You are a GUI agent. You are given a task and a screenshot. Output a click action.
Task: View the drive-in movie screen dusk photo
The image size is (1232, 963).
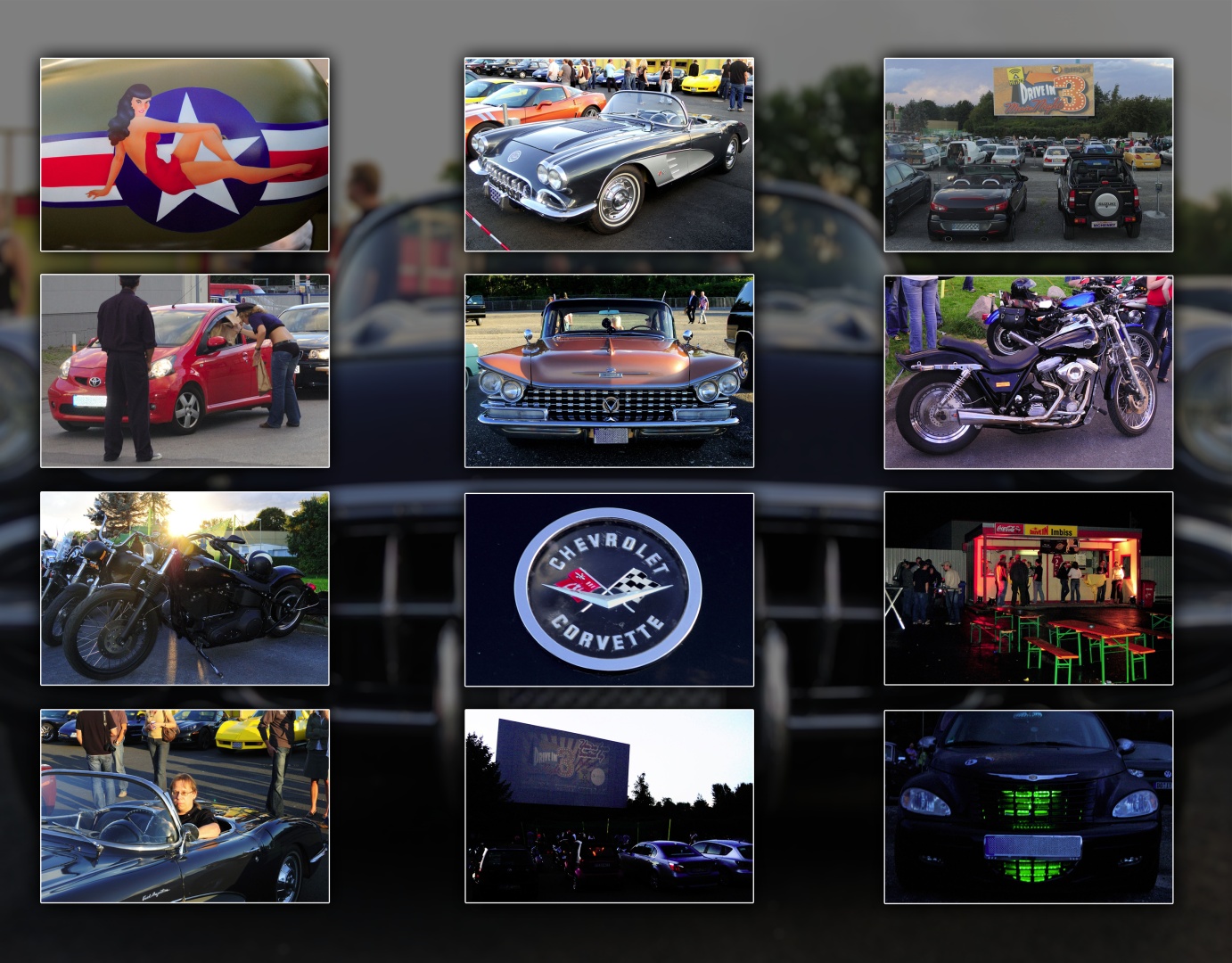coord(609,806)
